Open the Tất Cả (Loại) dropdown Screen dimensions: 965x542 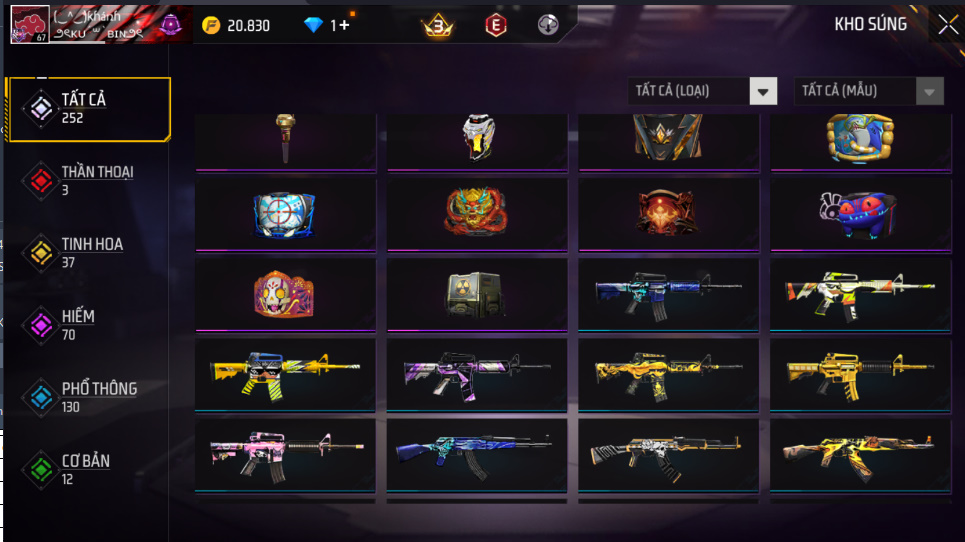pos(702,91)
